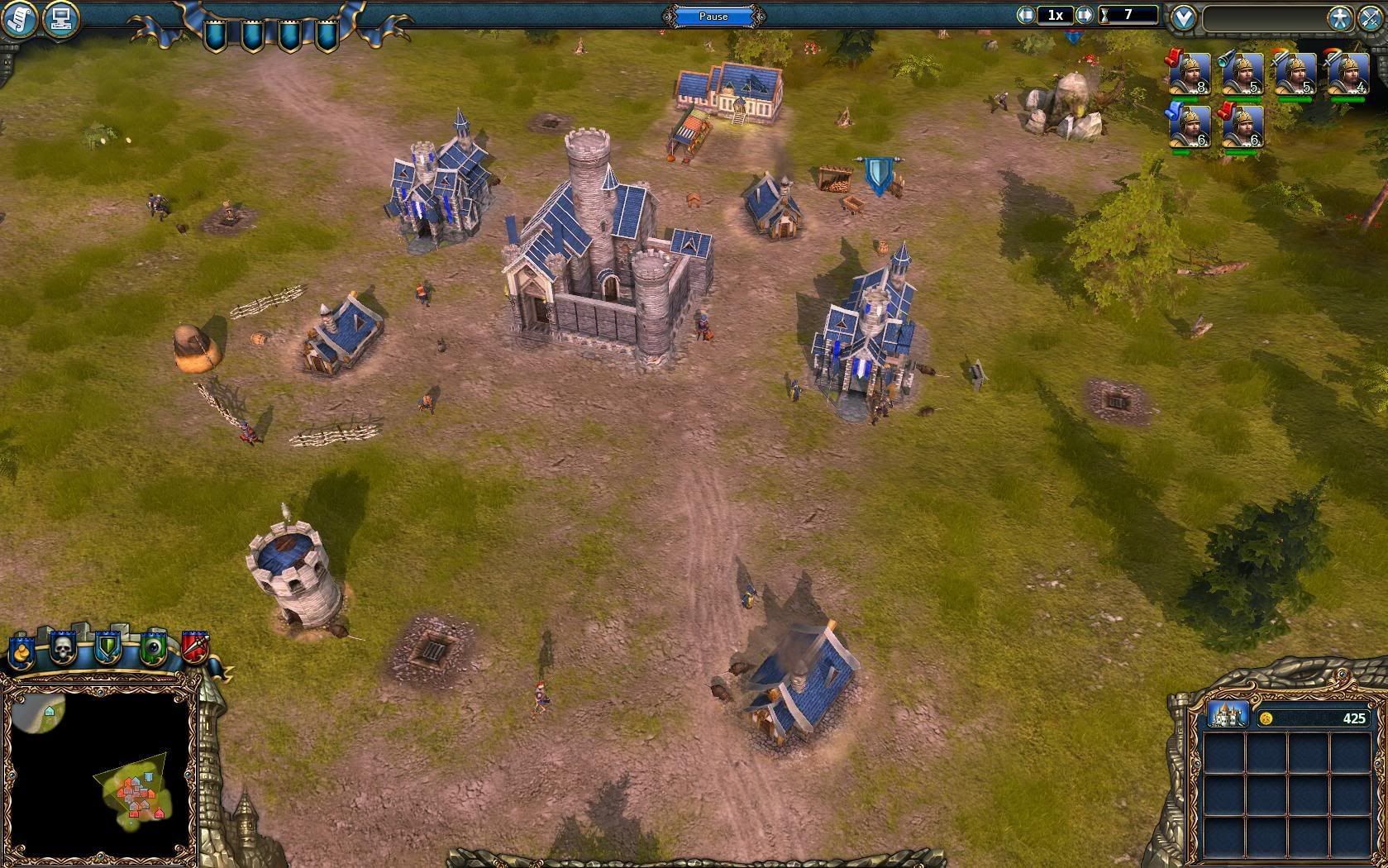1388x868 pixels.
Task: Increase the game speed
Action: click(1085, 15)
